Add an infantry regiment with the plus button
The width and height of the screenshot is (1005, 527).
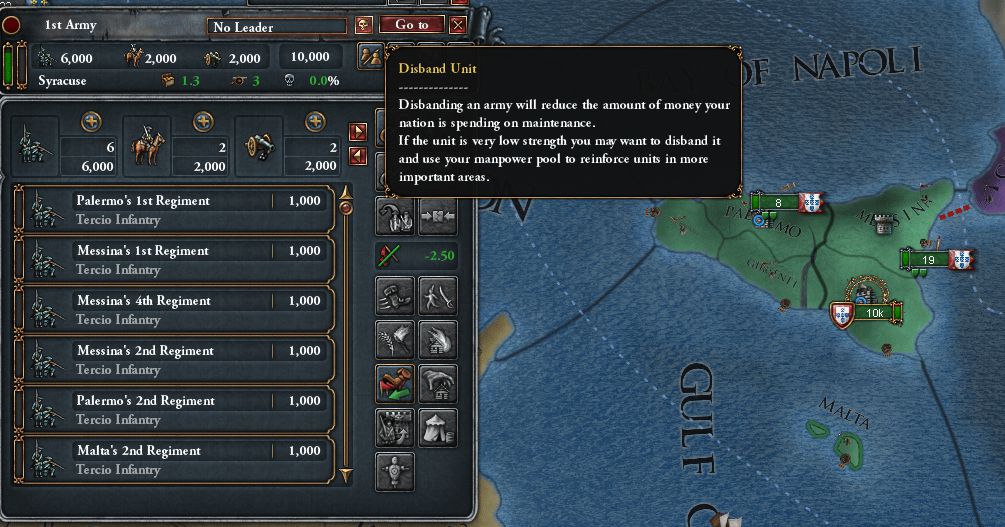(x=92, y=121)
